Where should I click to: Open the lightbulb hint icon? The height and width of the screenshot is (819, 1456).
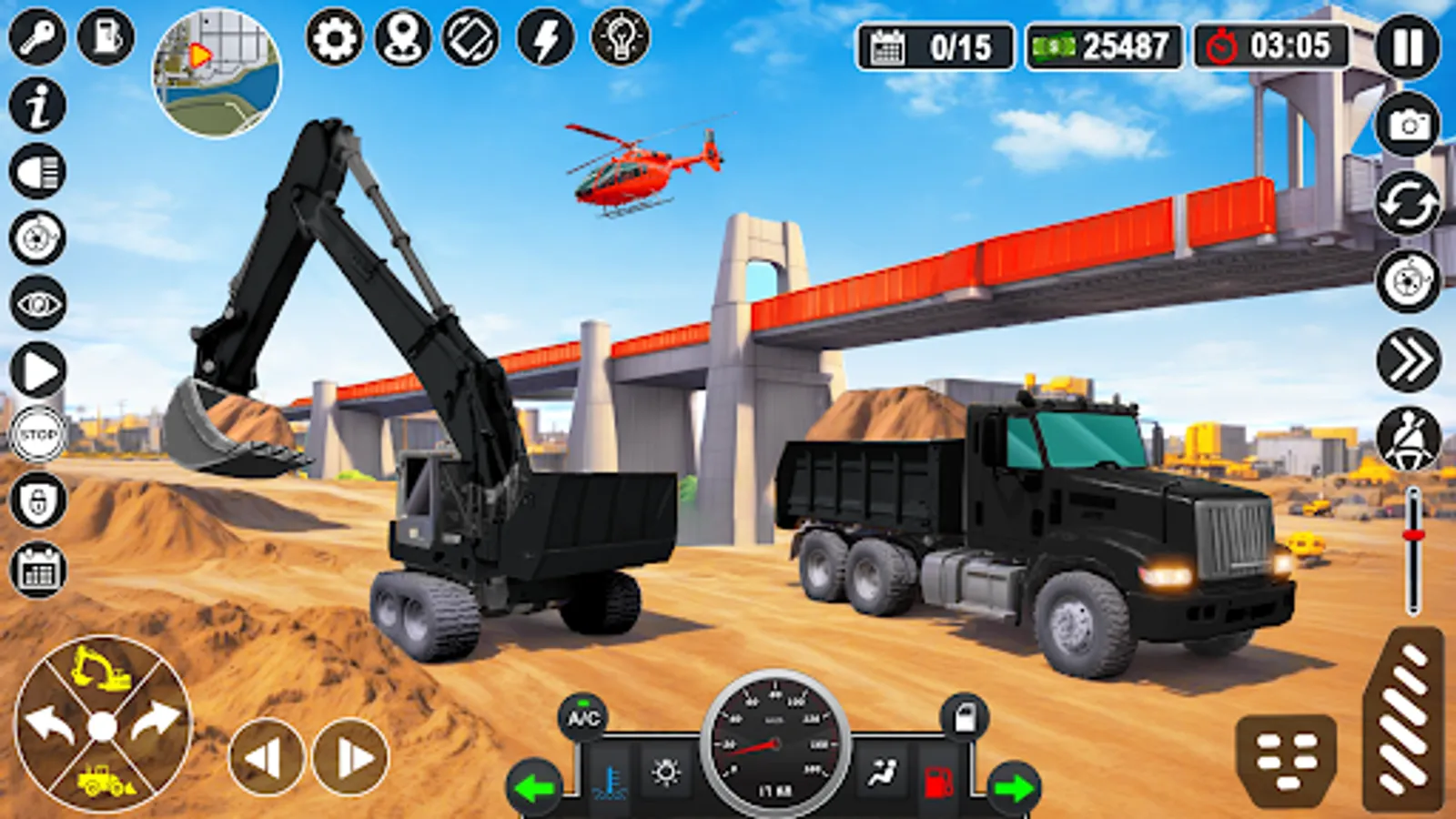(x=622, y=36)
